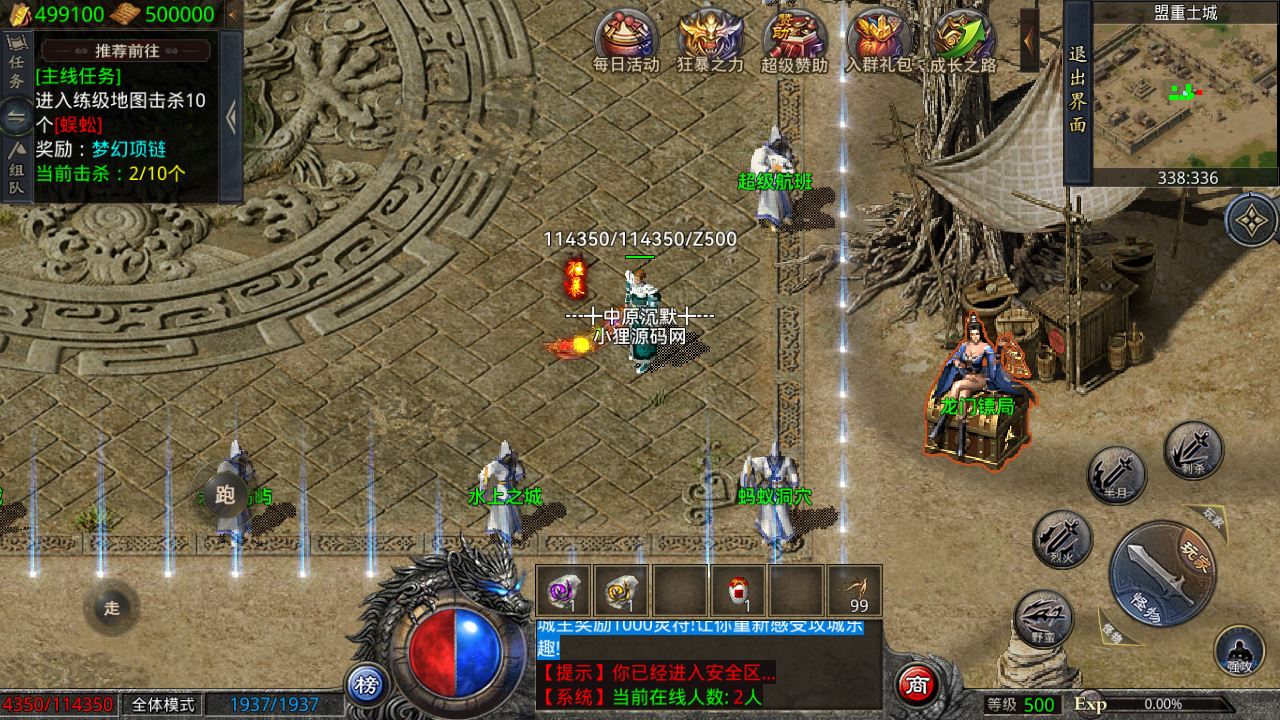Use the purple scroll stone hotbar item
Viewport: 1280px width, 720px height.
[563, 590]
